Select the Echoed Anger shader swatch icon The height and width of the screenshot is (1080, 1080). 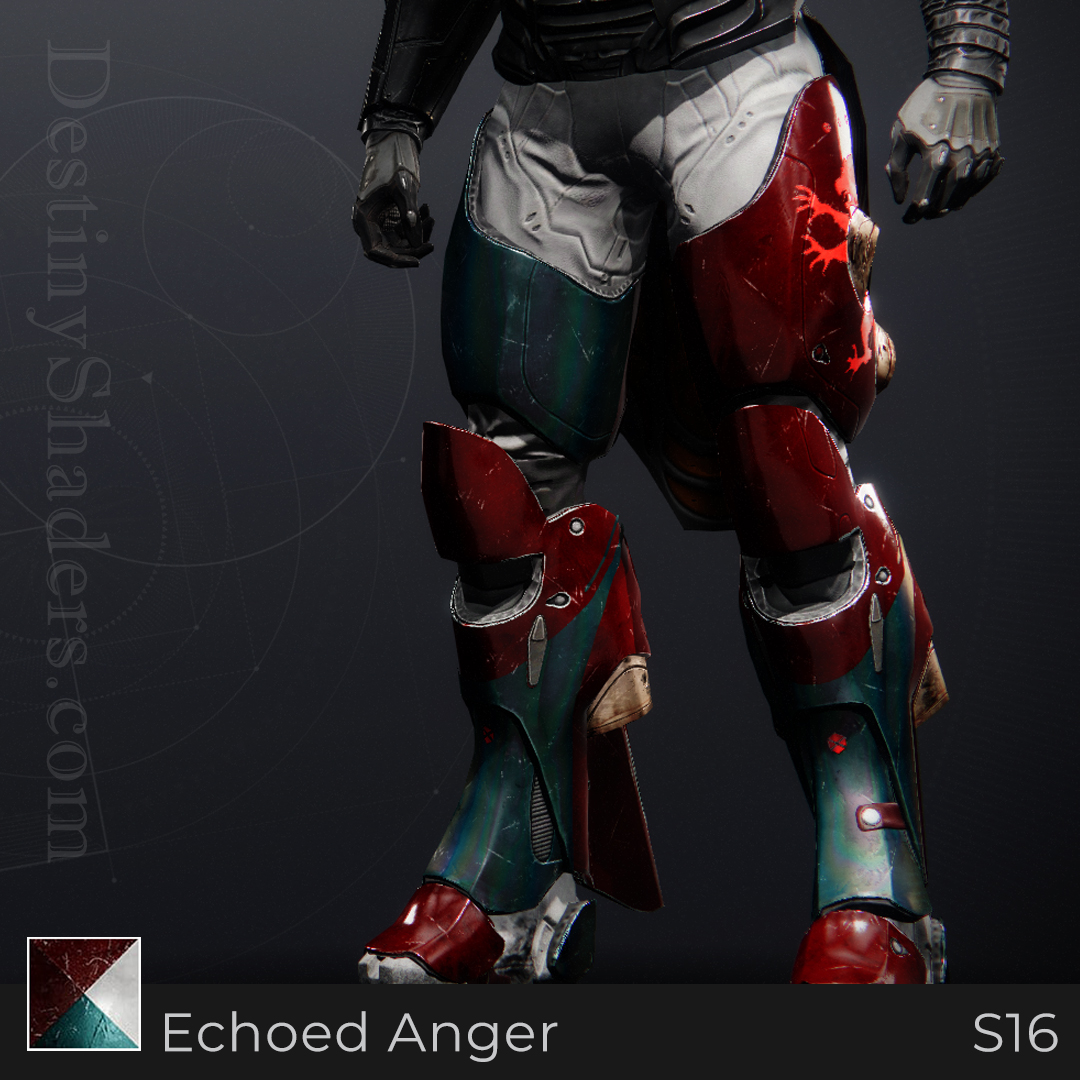tap(84, 993)
